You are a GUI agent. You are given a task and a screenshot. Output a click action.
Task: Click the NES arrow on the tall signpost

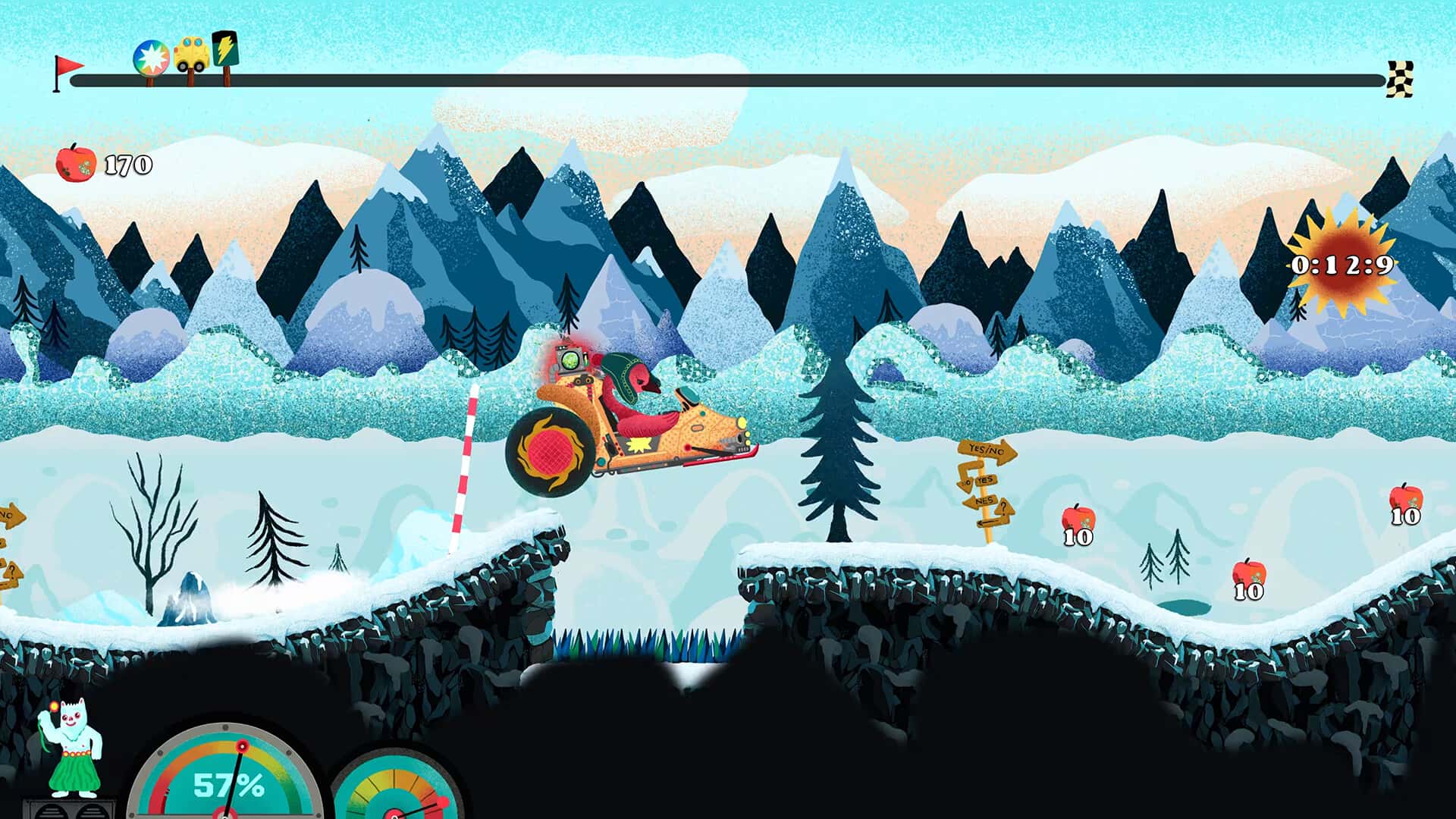[x=978, y=500]
